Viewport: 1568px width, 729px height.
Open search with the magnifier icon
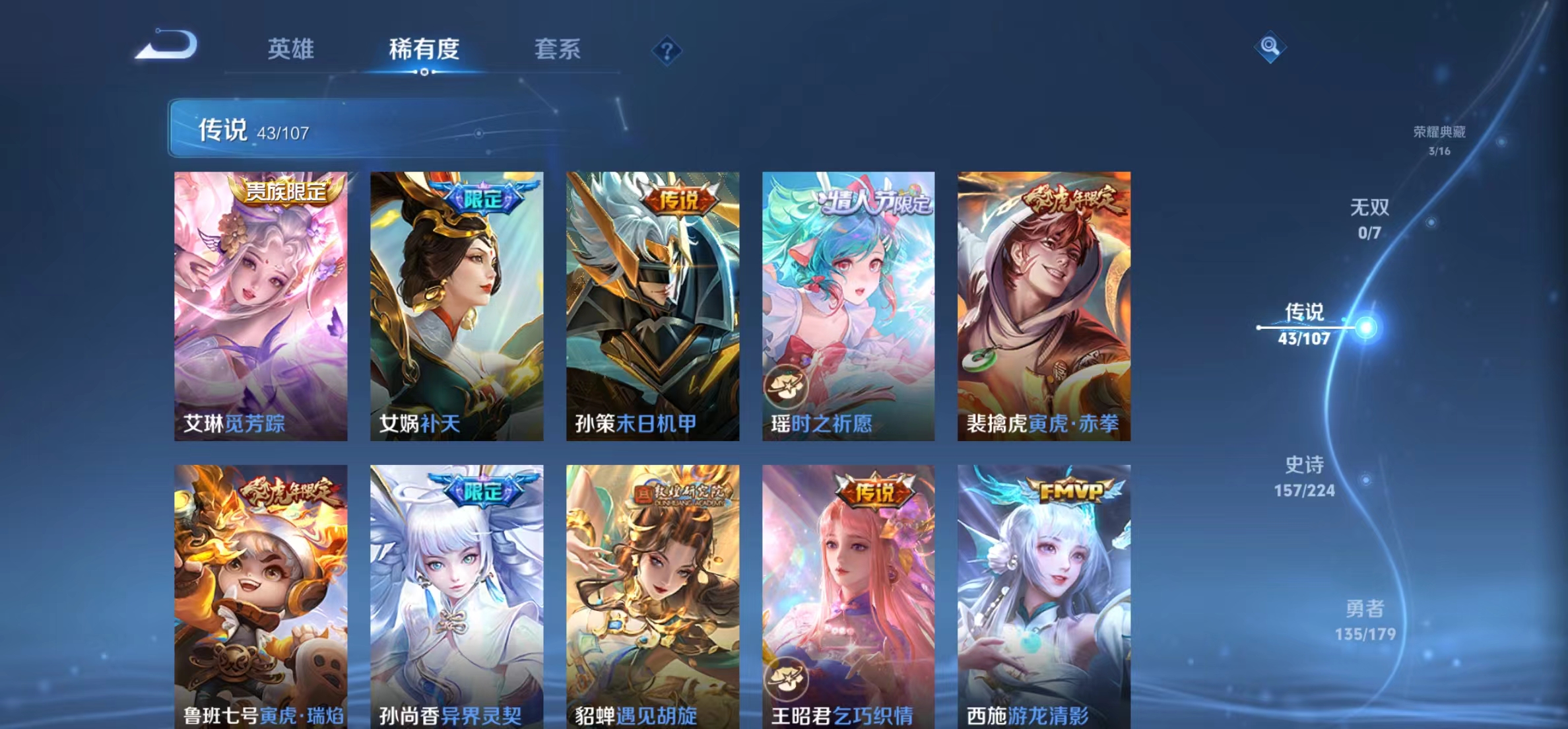click(1270, 48)
